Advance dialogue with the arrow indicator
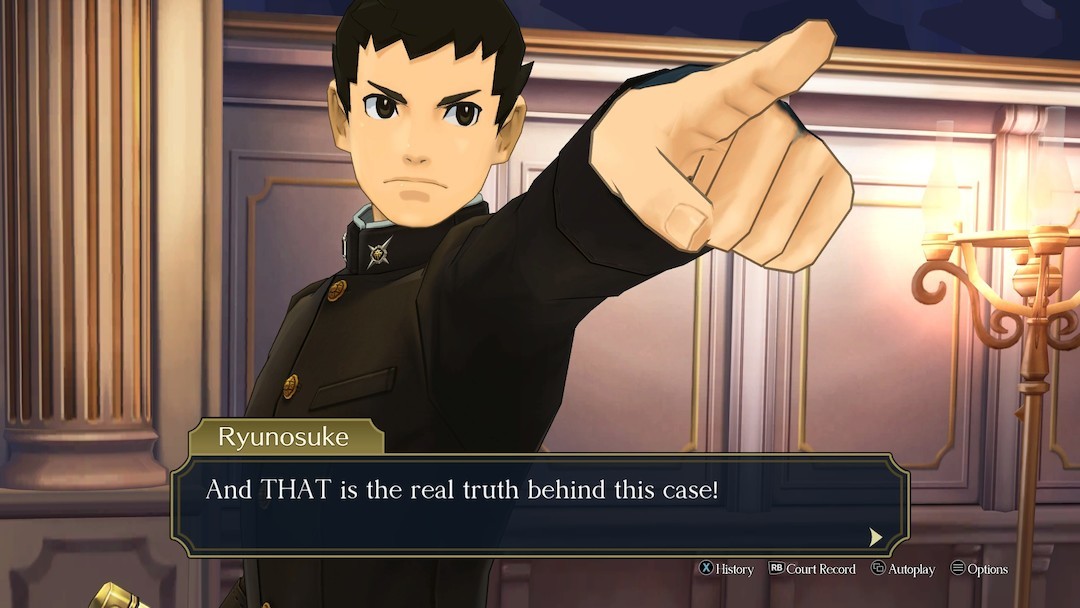 pyautogui.click(x=875, y=537)
